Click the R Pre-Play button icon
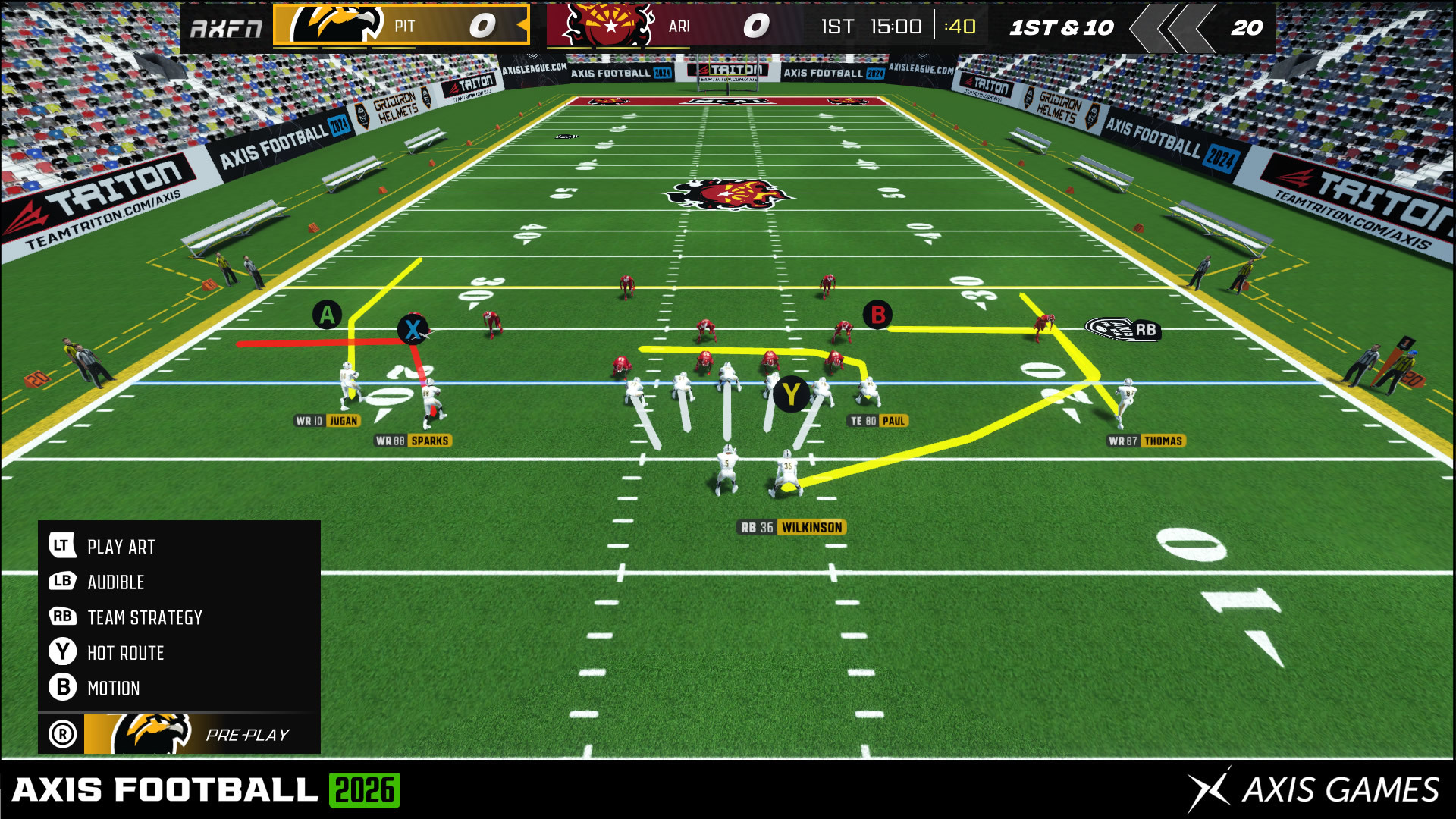This screenshot has height=819, width=1456. pyautogui.click(x=62, y=733)
